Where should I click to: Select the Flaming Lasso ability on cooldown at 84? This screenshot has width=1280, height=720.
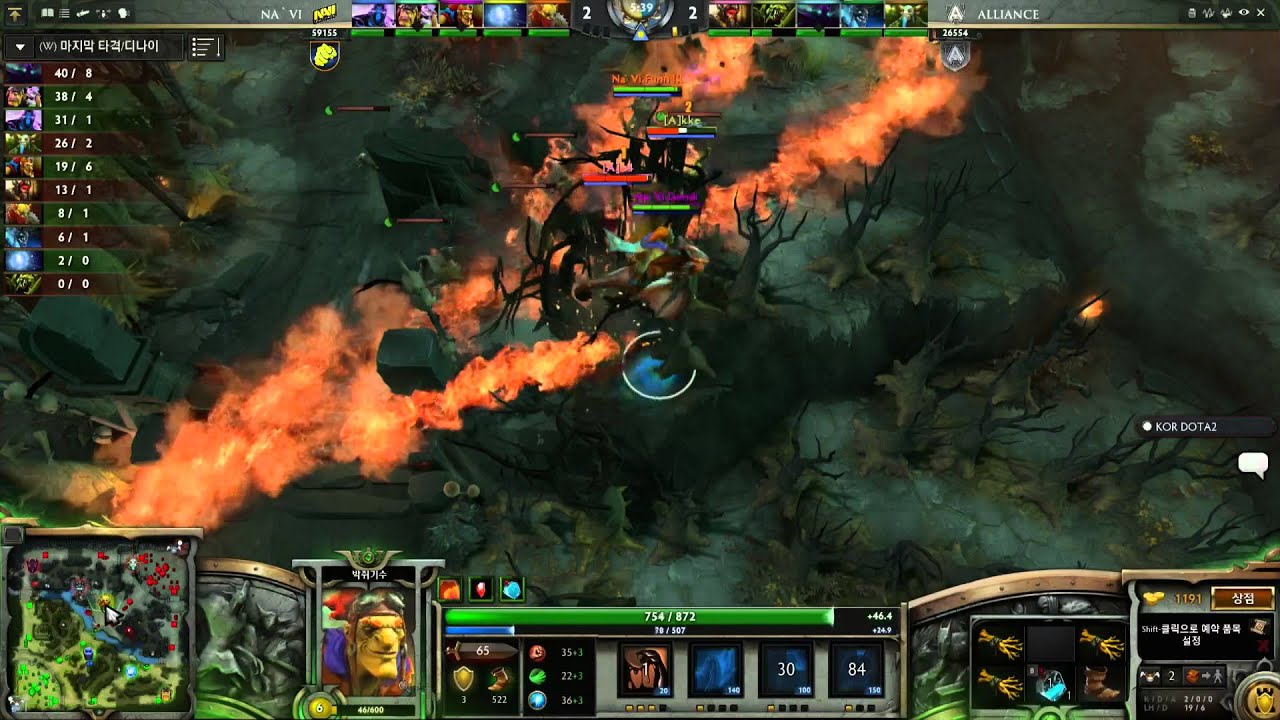(x=856, y=669)
